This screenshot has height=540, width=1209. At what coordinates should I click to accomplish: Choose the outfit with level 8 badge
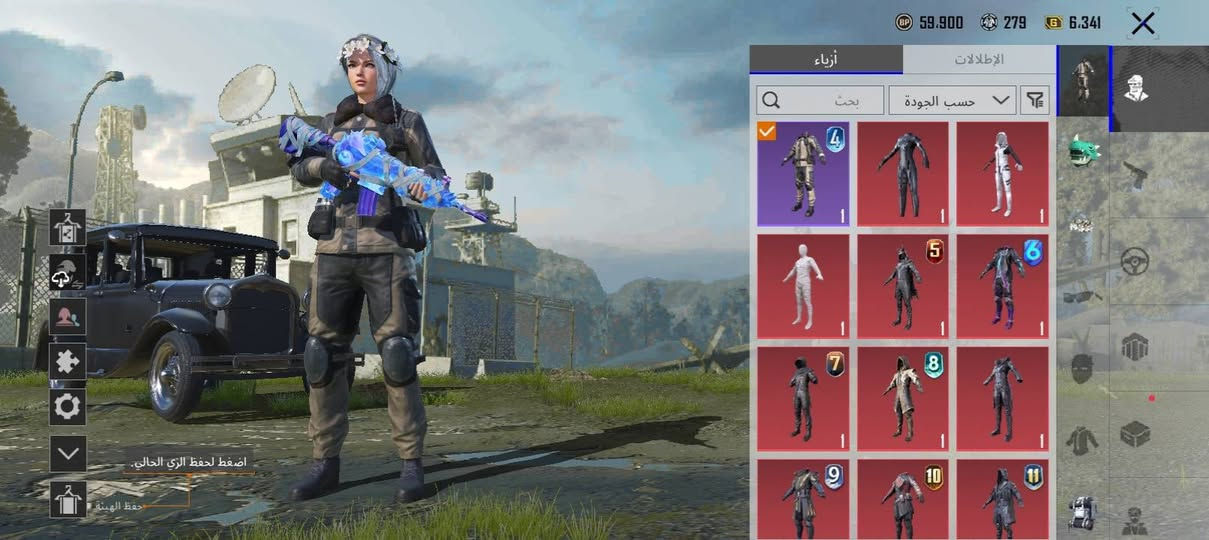click(903, 398)
